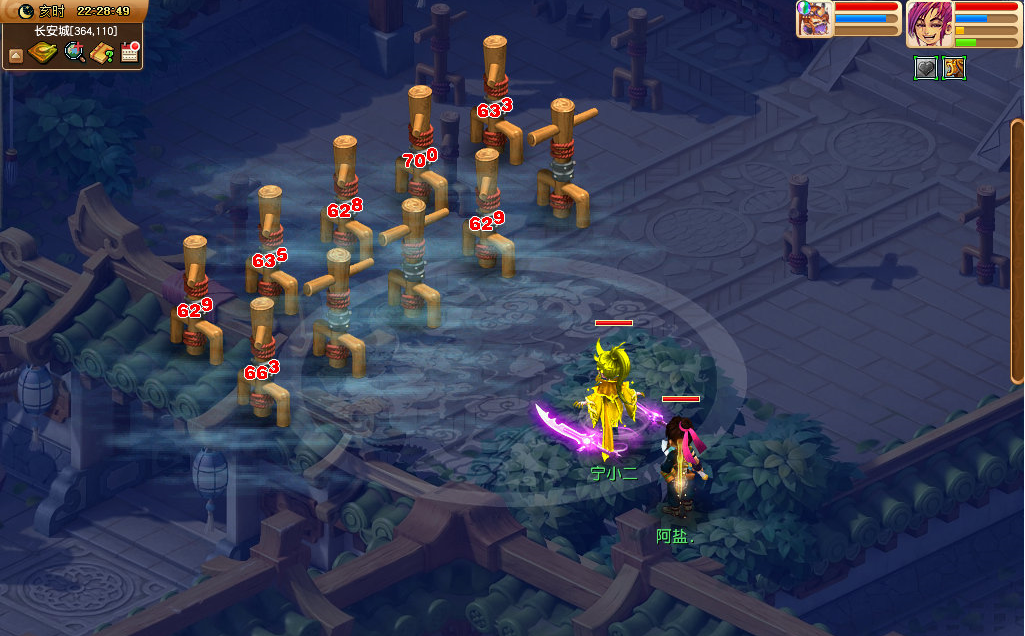Collapse the location panel with the arrow button

[15, 54]
